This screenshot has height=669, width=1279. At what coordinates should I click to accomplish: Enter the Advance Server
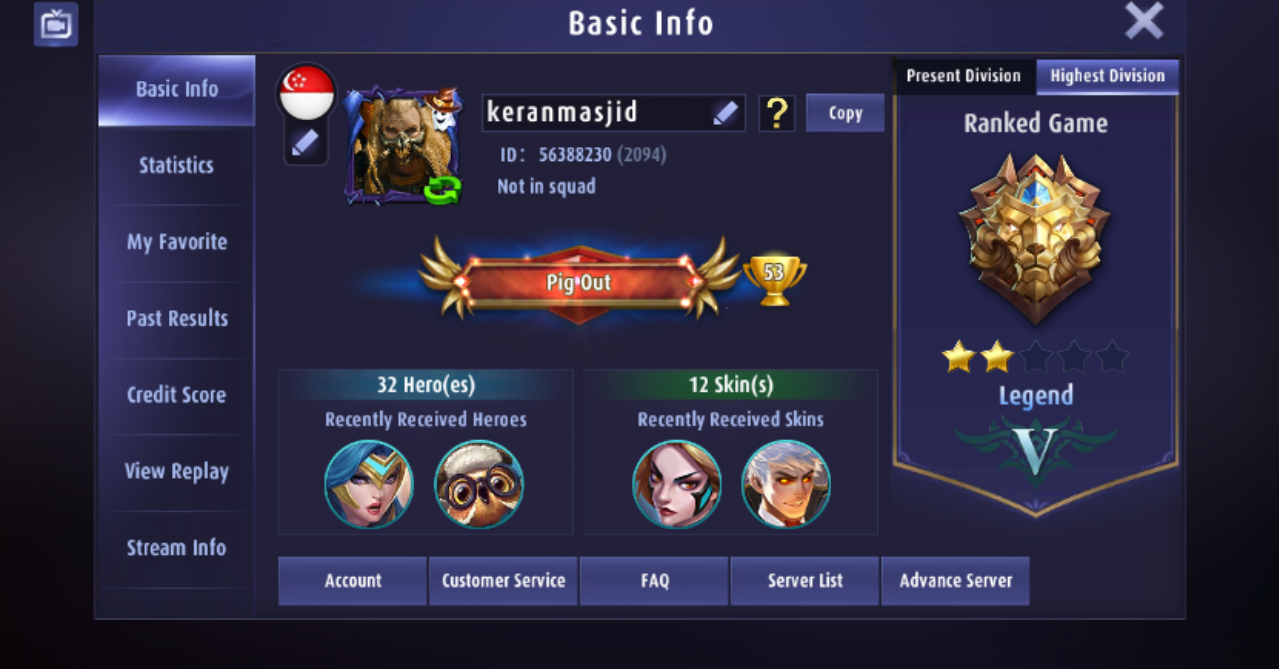coord(955,580)
